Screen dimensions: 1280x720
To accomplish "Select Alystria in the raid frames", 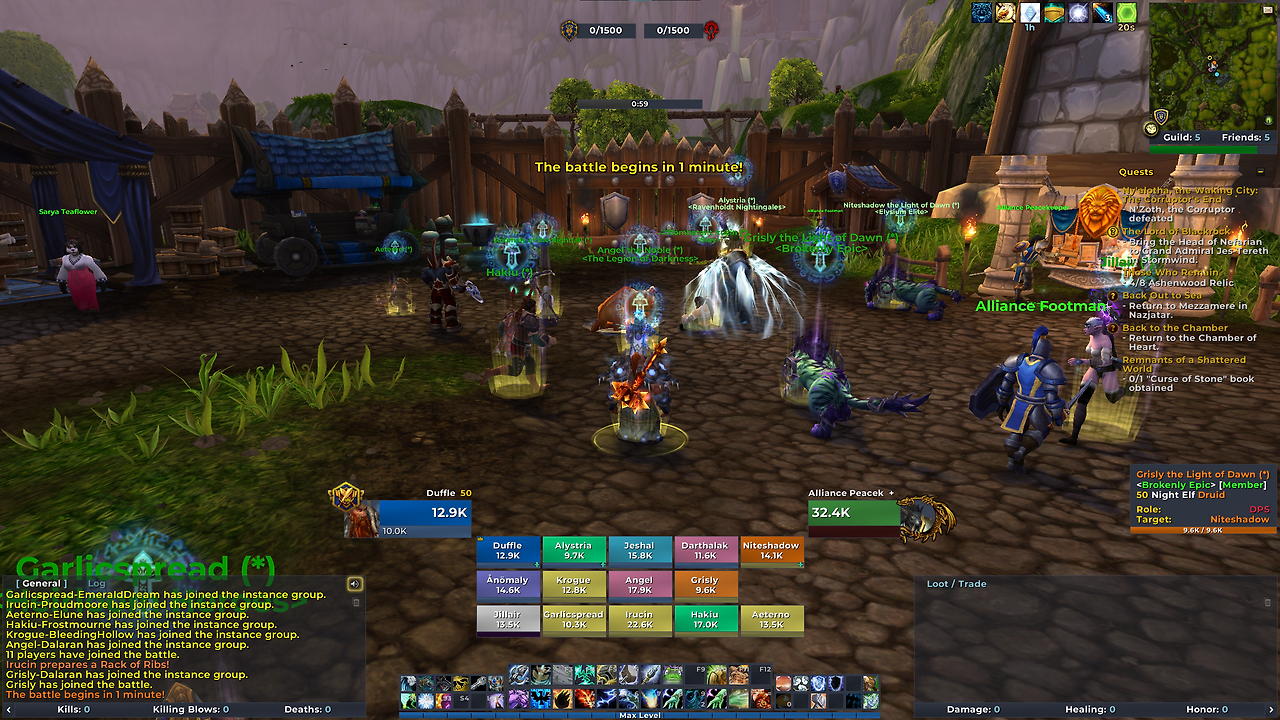I will 574,551.
